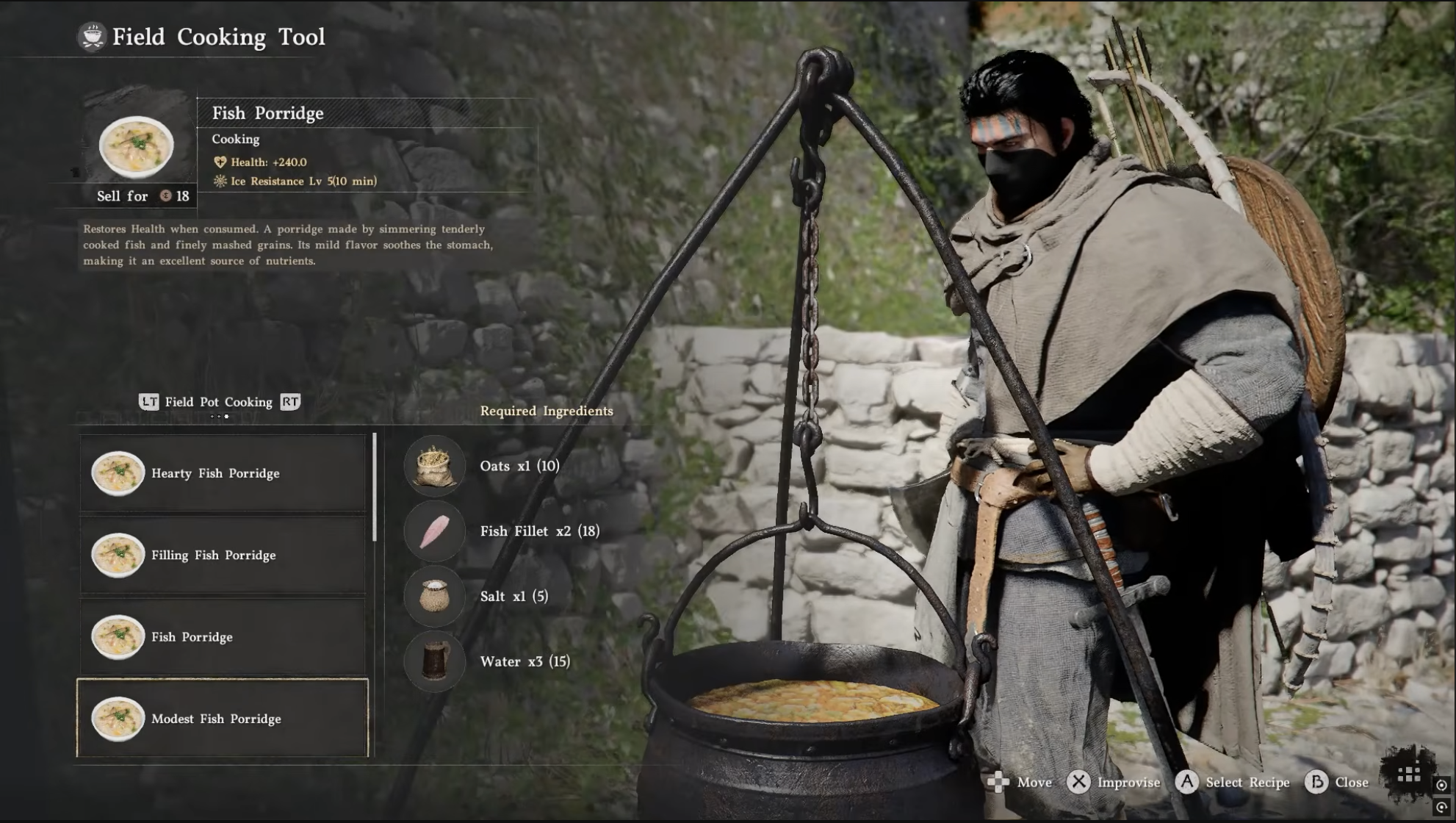Screen dimensions: 1456x823
Task: Close the Field Cooking Tool menu
Action: coord(1337,783)
